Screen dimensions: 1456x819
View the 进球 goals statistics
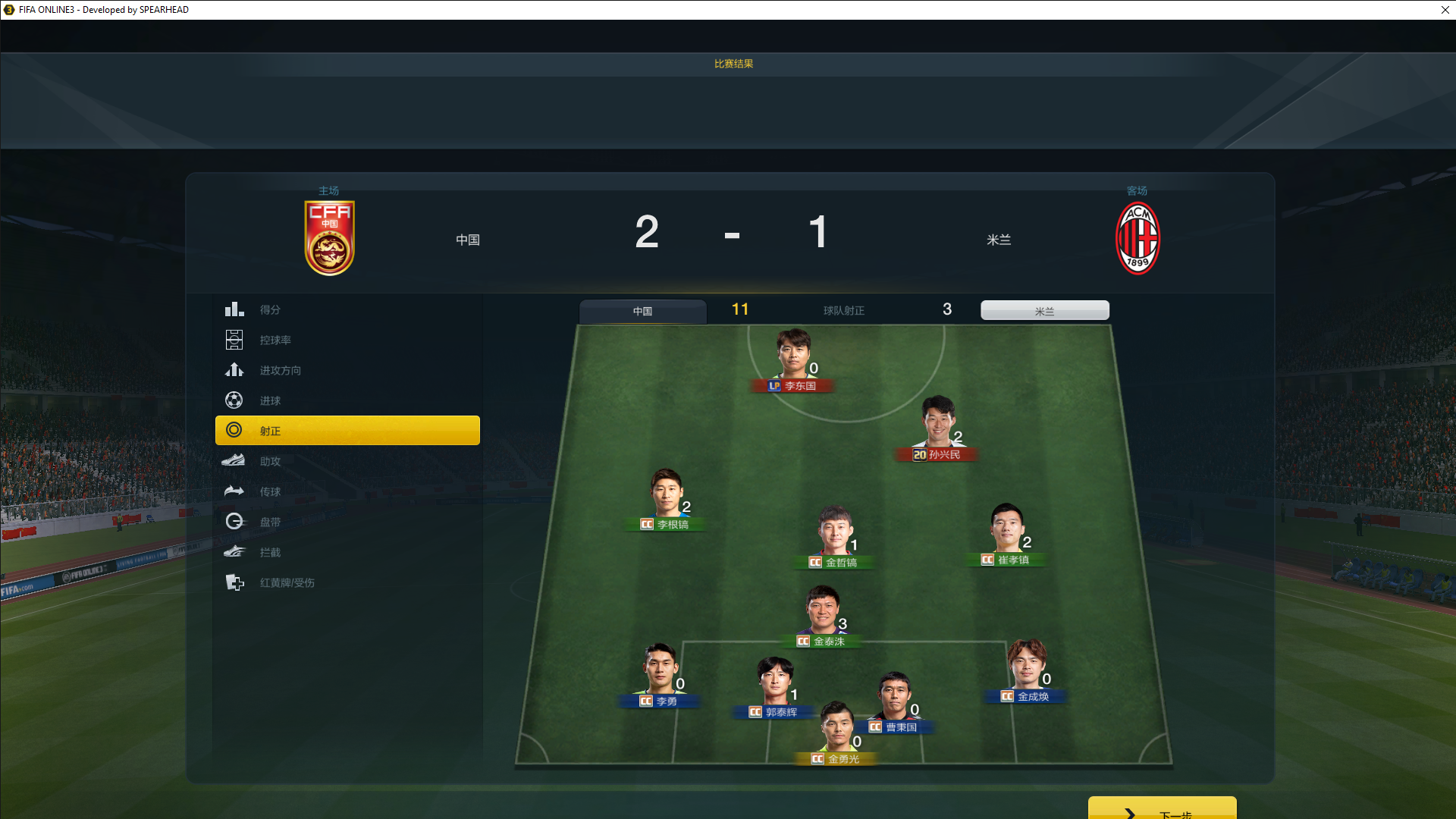pyautogui.click(x=270, y=400)
